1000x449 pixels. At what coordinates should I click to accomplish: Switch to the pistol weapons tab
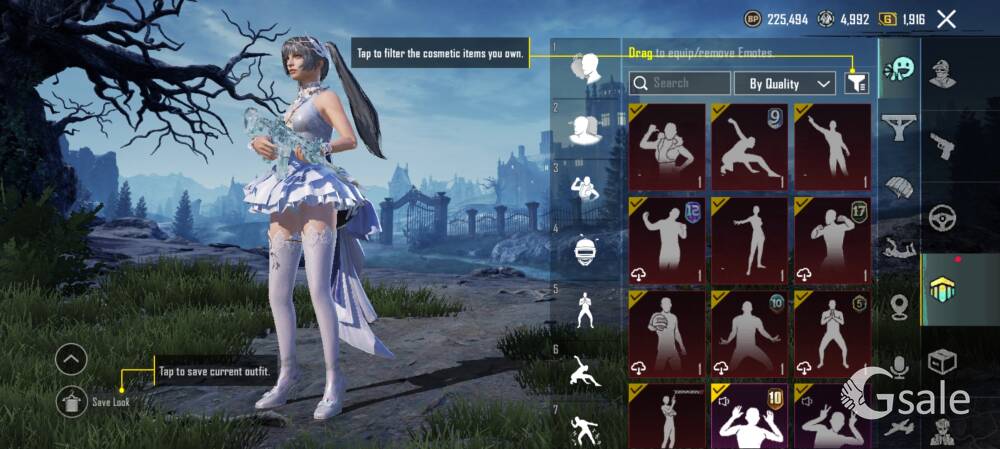pos(942,147)
